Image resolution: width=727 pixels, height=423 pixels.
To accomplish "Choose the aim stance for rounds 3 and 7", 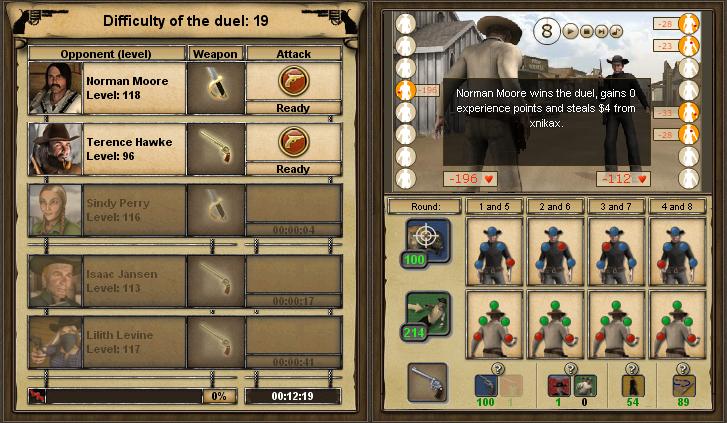I will 619,249.
